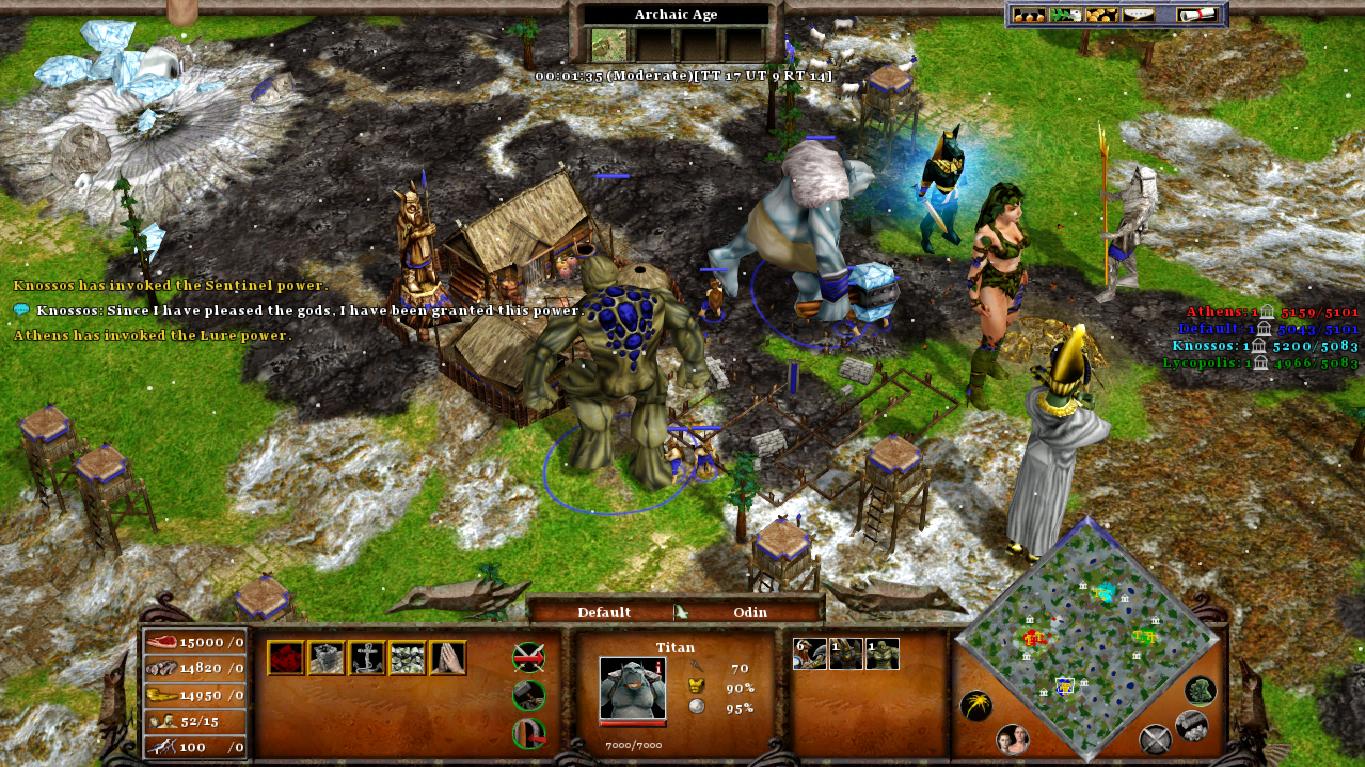Select the idle villager icon near minimap
Viewport: 1365px width, 767px height.
[1012, 738]
